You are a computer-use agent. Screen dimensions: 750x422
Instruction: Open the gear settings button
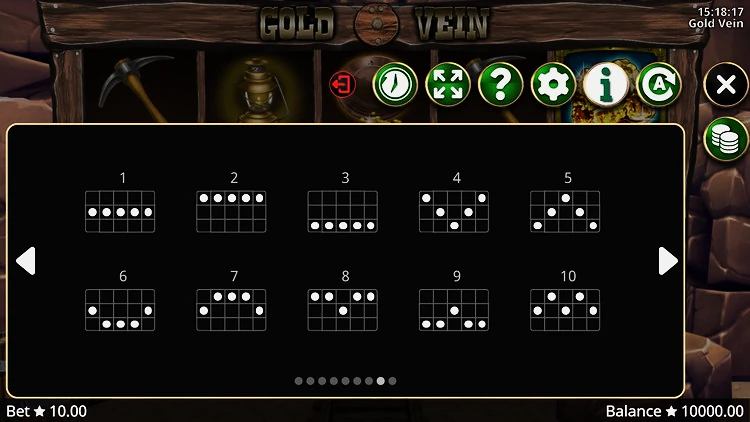point(553,85)
